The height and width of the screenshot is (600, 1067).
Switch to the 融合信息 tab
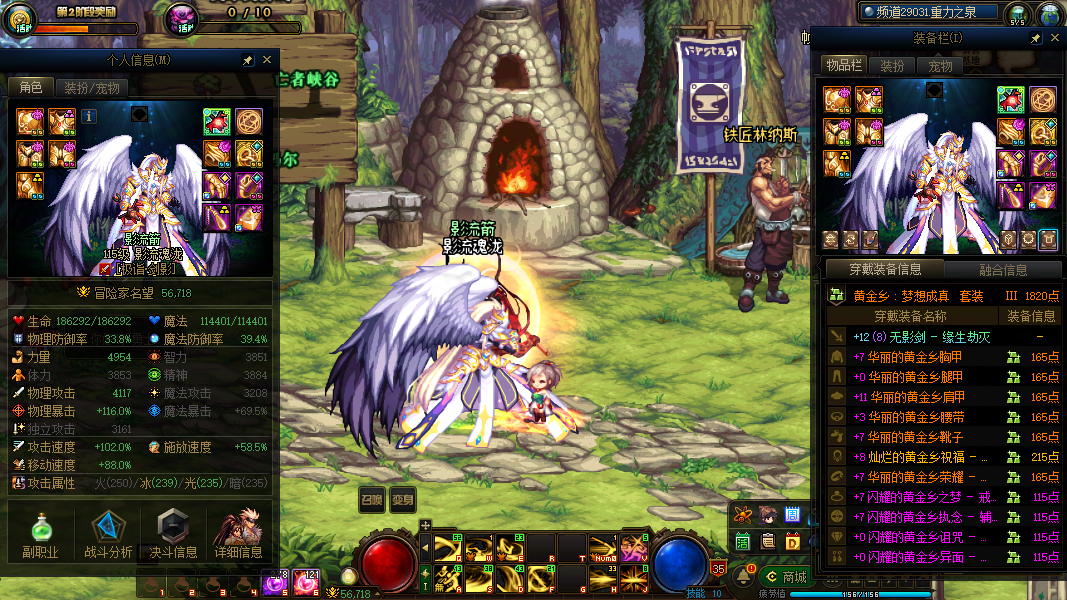[x=1002, y=269]
